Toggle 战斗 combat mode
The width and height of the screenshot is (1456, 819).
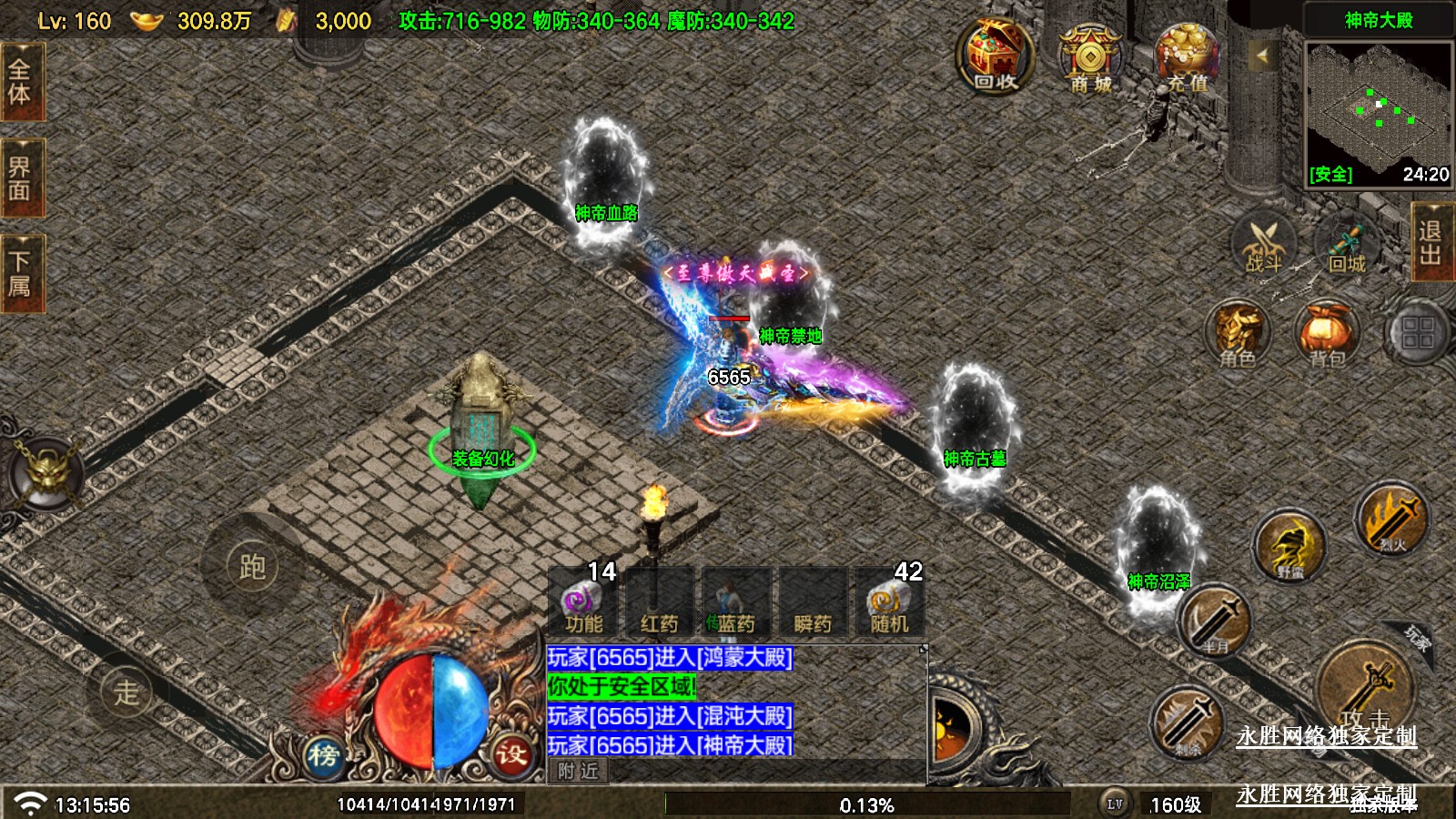pyautogui.click(x=1263, y=244)
